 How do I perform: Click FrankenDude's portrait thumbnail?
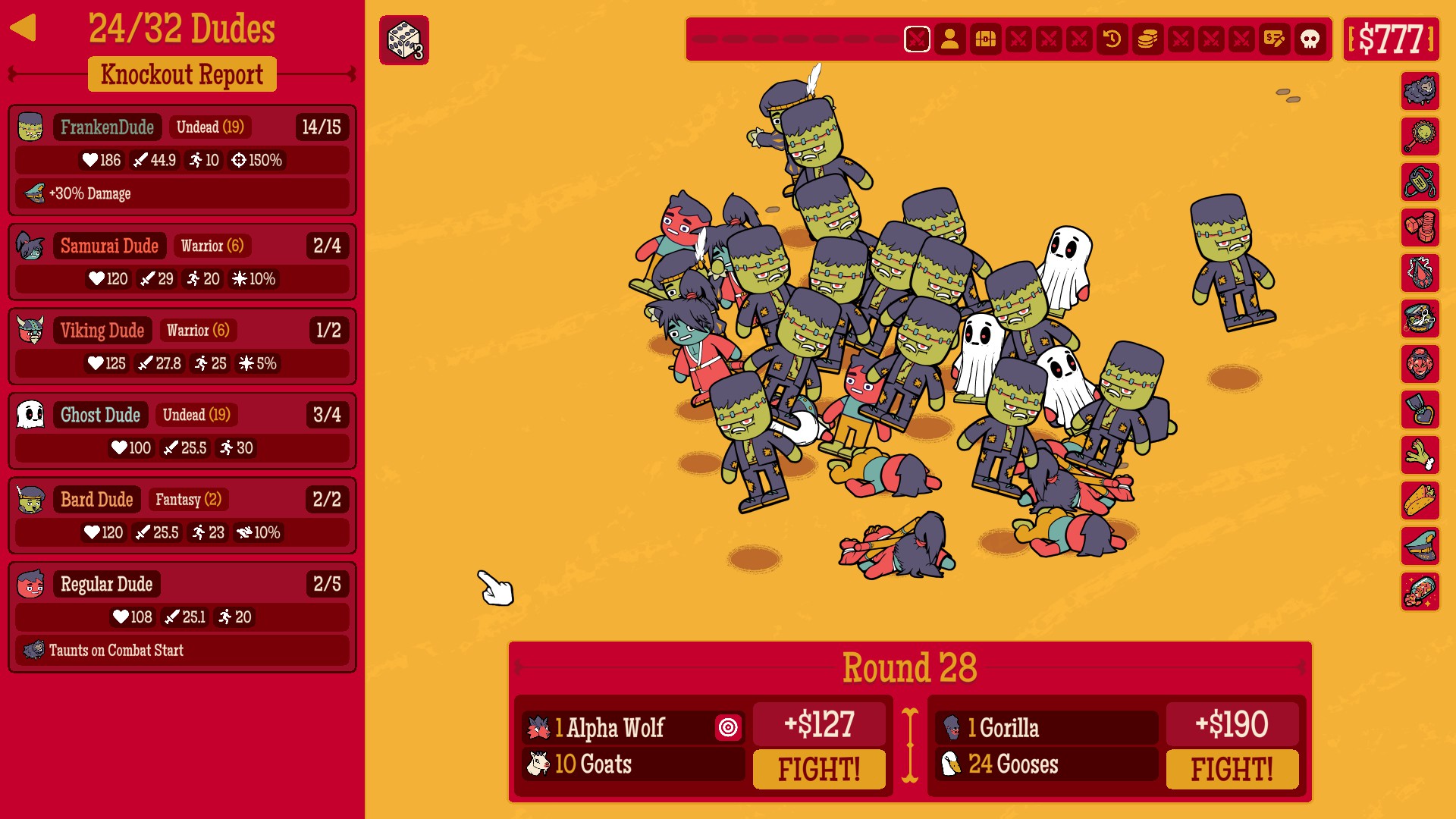point(30,127)
